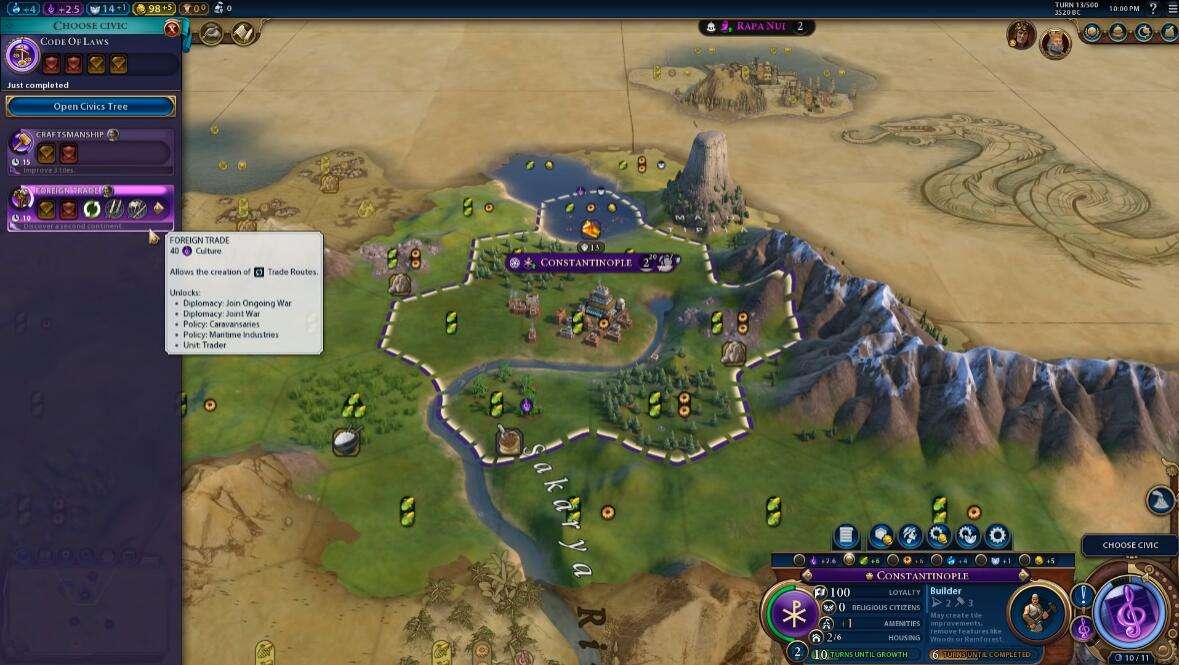
Task: Click the Choose Civic notification button
Action: (x=1130, y=545)
